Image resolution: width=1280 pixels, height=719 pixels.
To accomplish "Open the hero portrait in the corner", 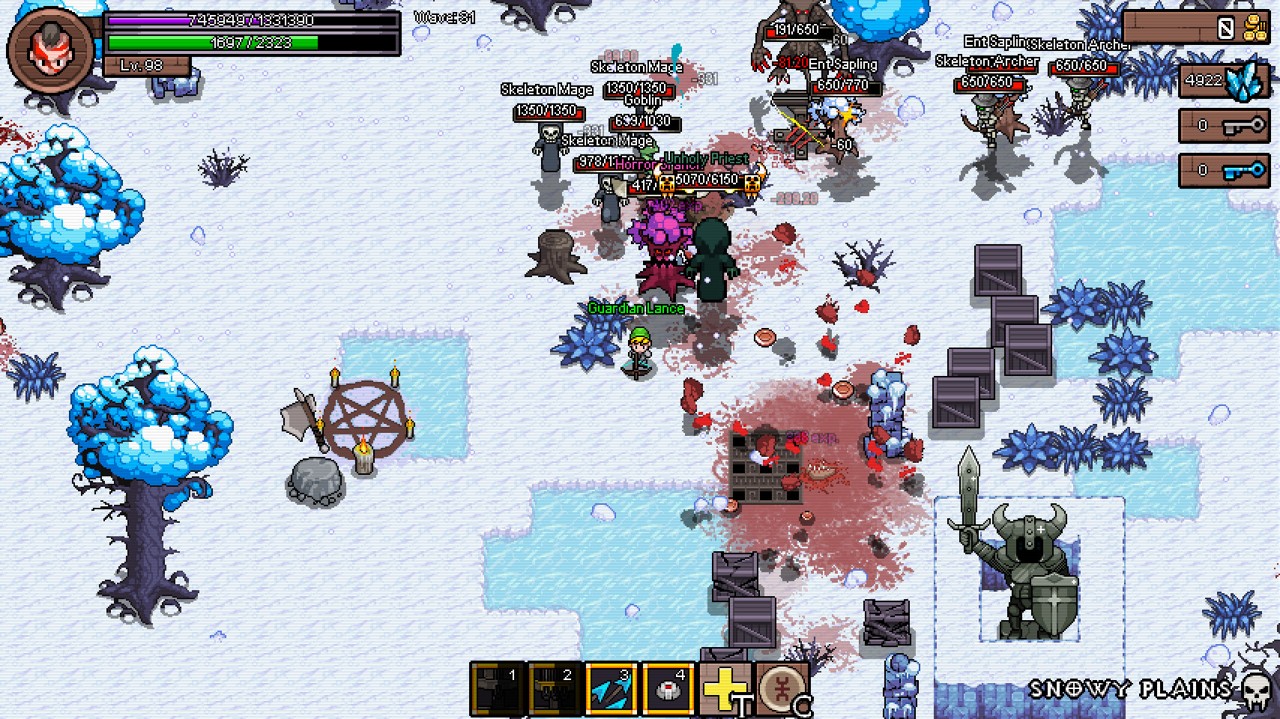I will coord(49,48).
